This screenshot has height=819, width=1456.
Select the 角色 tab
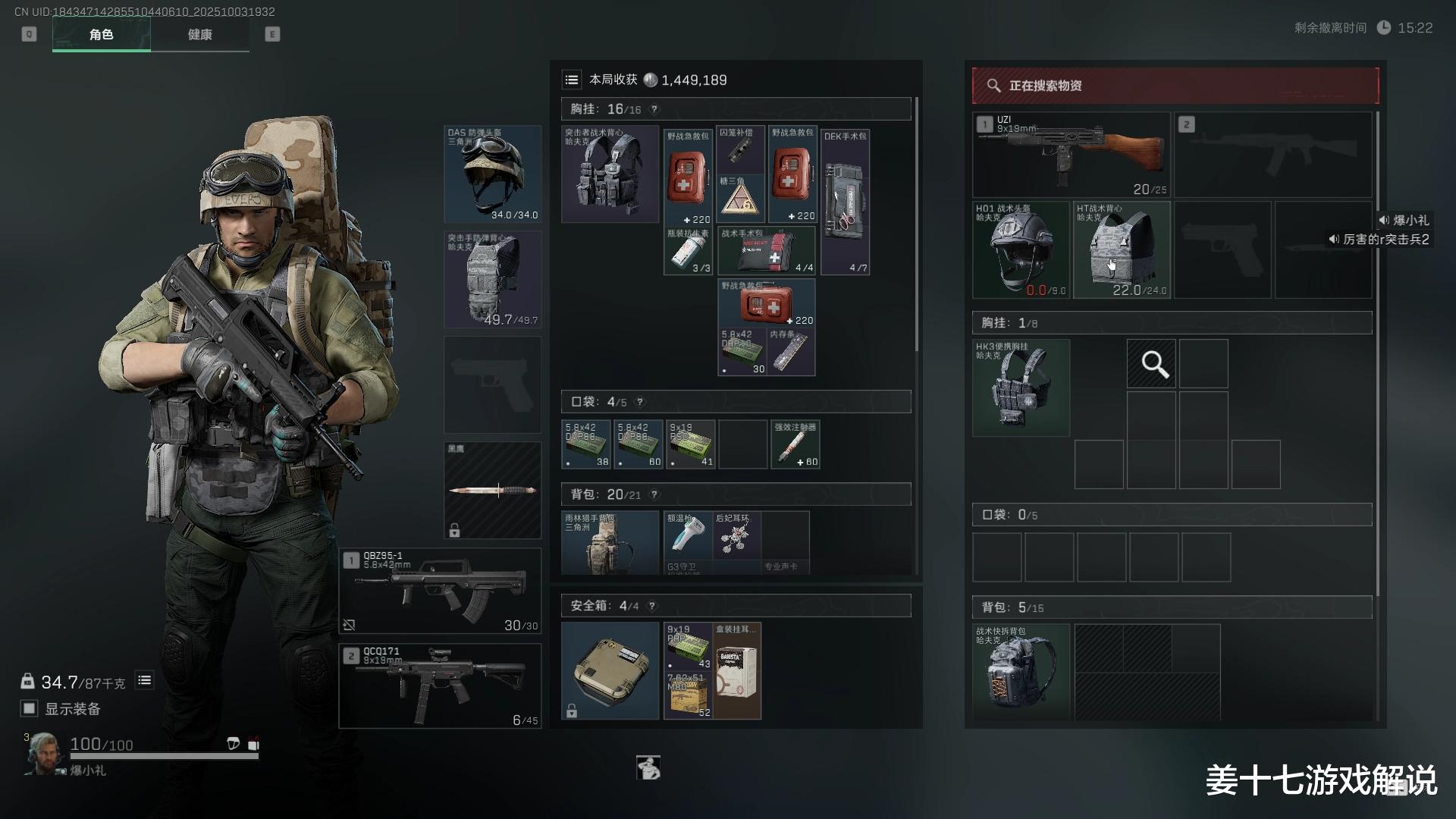pyautogui.click(x=101, y=35)
